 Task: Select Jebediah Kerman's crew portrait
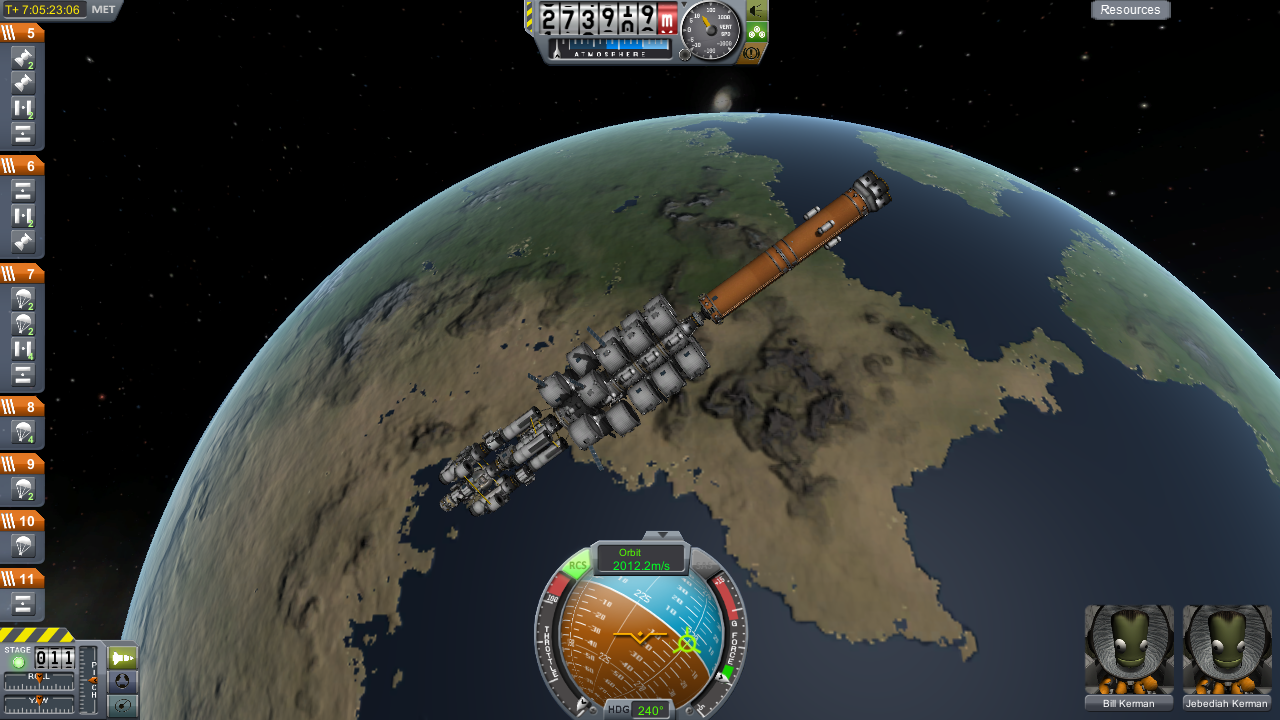pyautogui.click(x=1227, y=650)
